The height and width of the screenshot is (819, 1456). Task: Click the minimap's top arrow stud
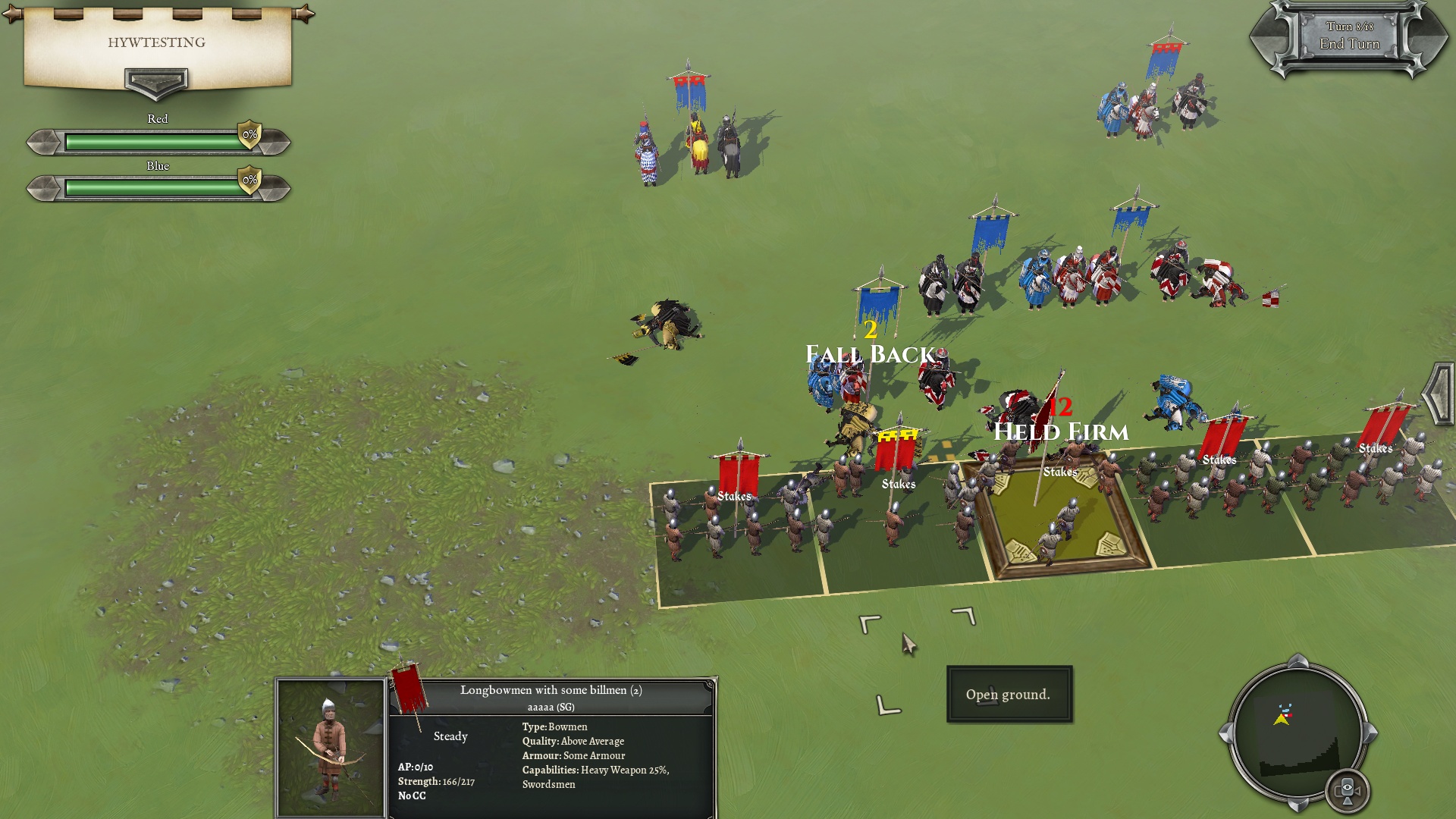point(1298,661)
